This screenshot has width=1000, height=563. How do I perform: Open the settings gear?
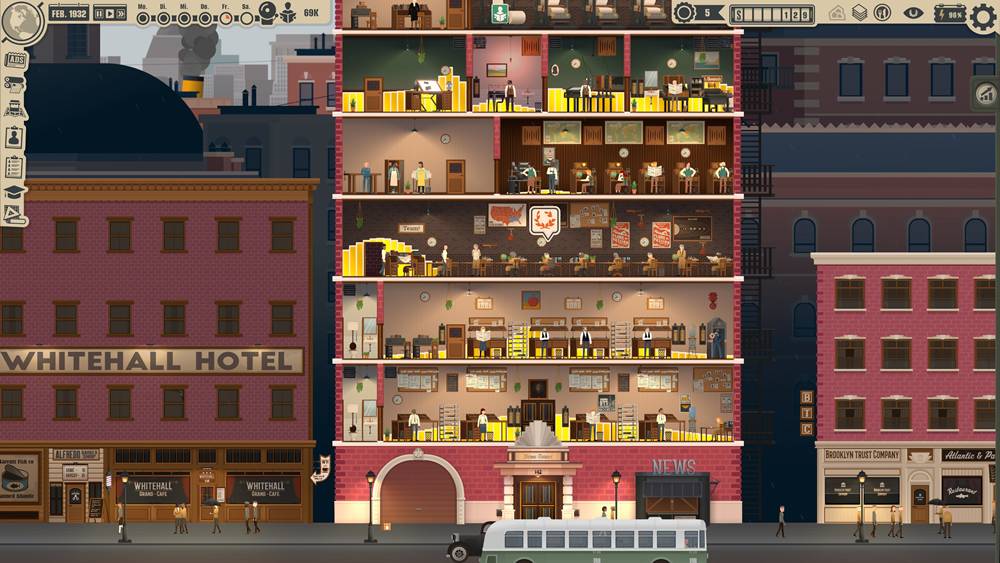tap(983, 18)
